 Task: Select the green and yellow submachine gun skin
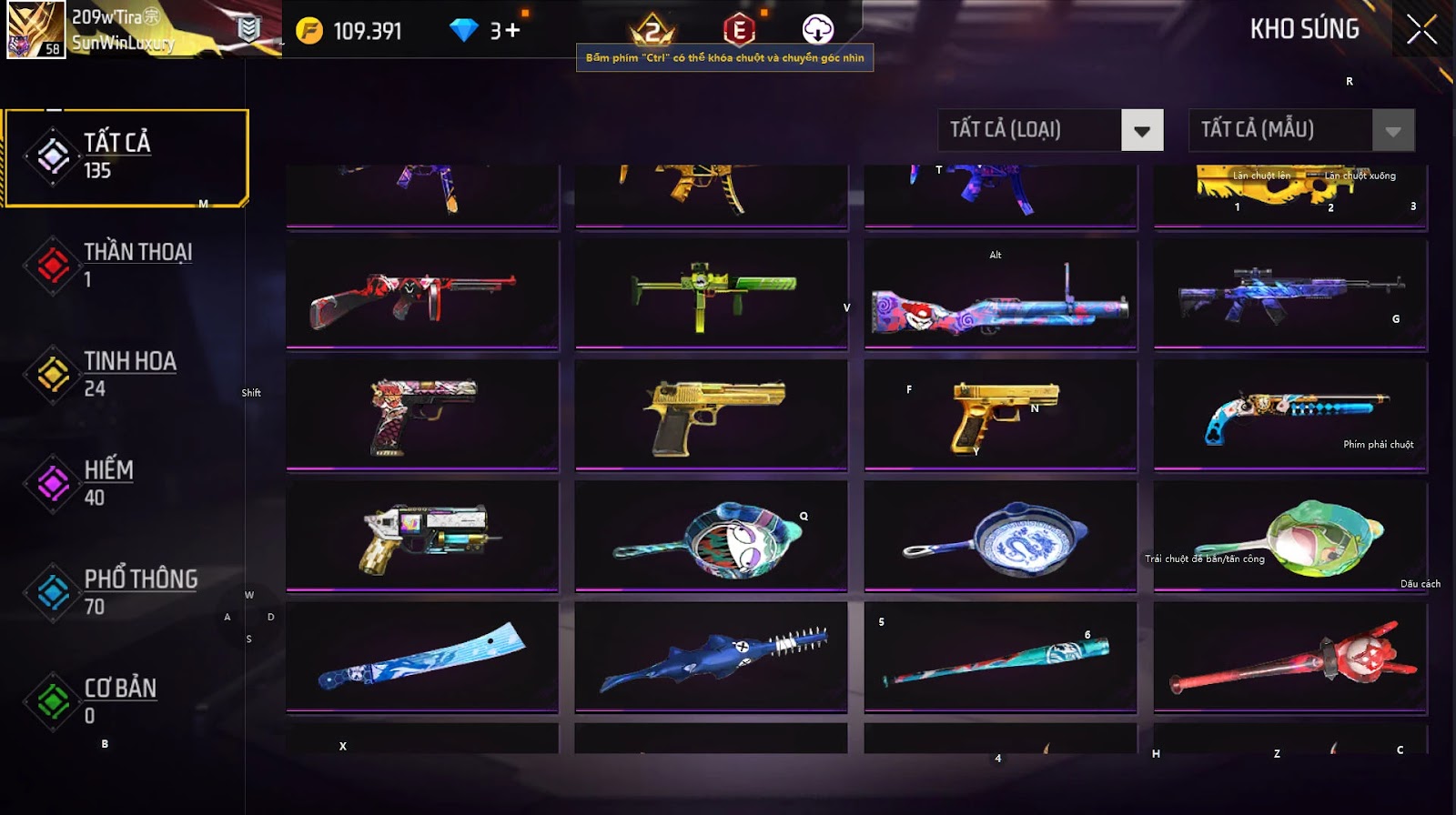712,295
